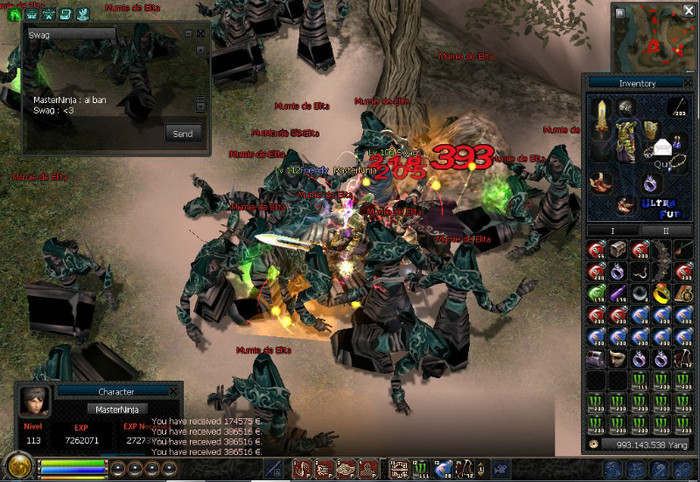Viewport: 700px width, 482px height.
Task: Switch to inventory page II
Action: pyautogui.click(x=664, y=230)
